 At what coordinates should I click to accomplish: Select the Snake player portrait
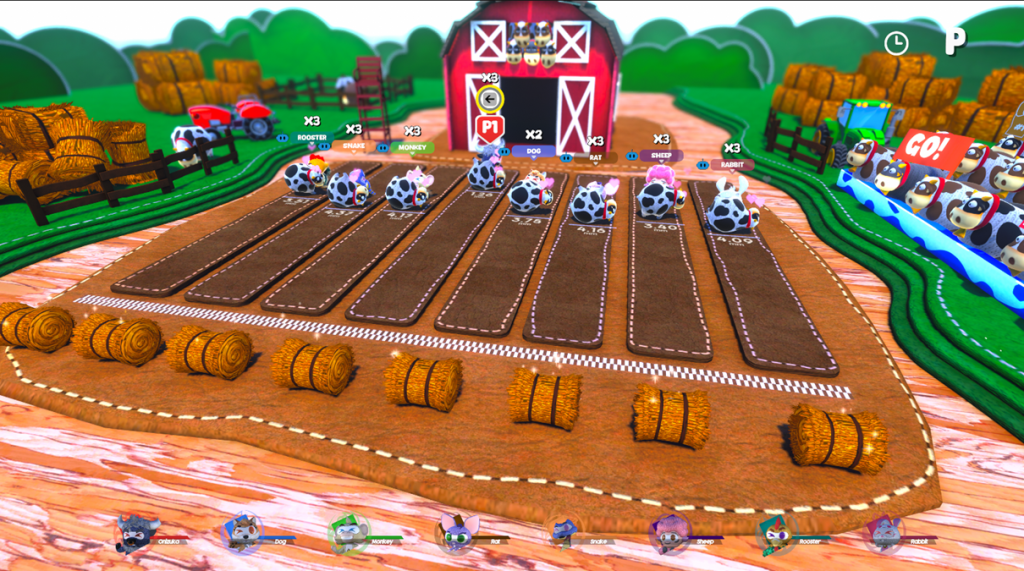click(x=563, y=534)
